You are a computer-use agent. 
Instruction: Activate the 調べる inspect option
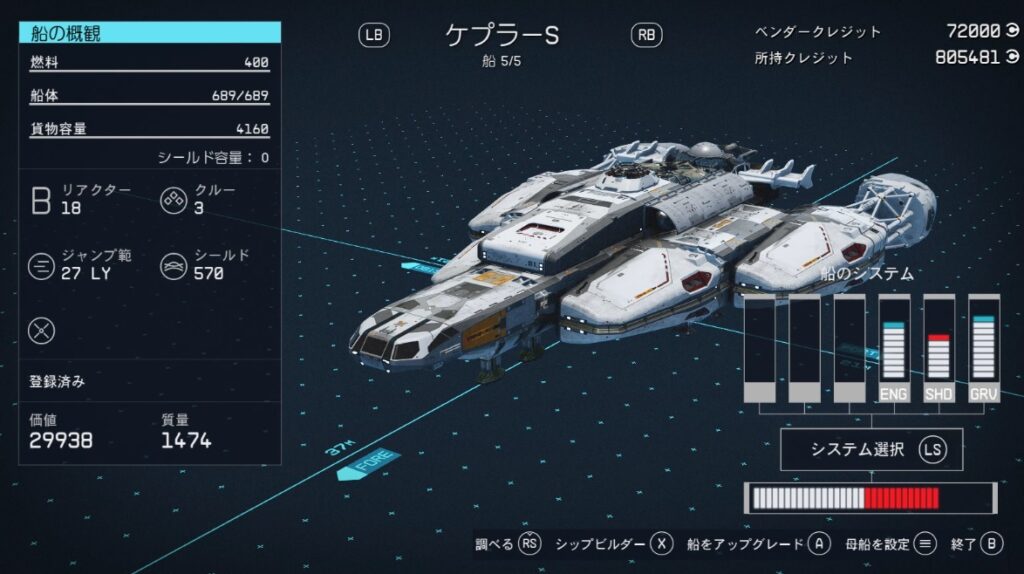(x=508, y=544)
